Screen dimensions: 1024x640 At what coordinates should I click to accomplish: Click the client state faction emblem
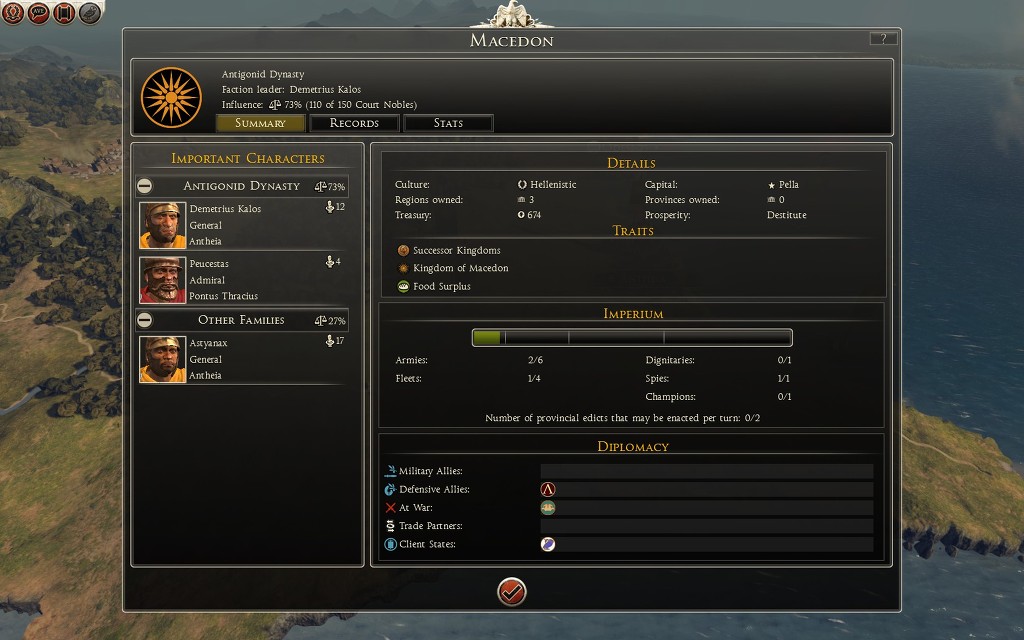(x=548, y=544)
